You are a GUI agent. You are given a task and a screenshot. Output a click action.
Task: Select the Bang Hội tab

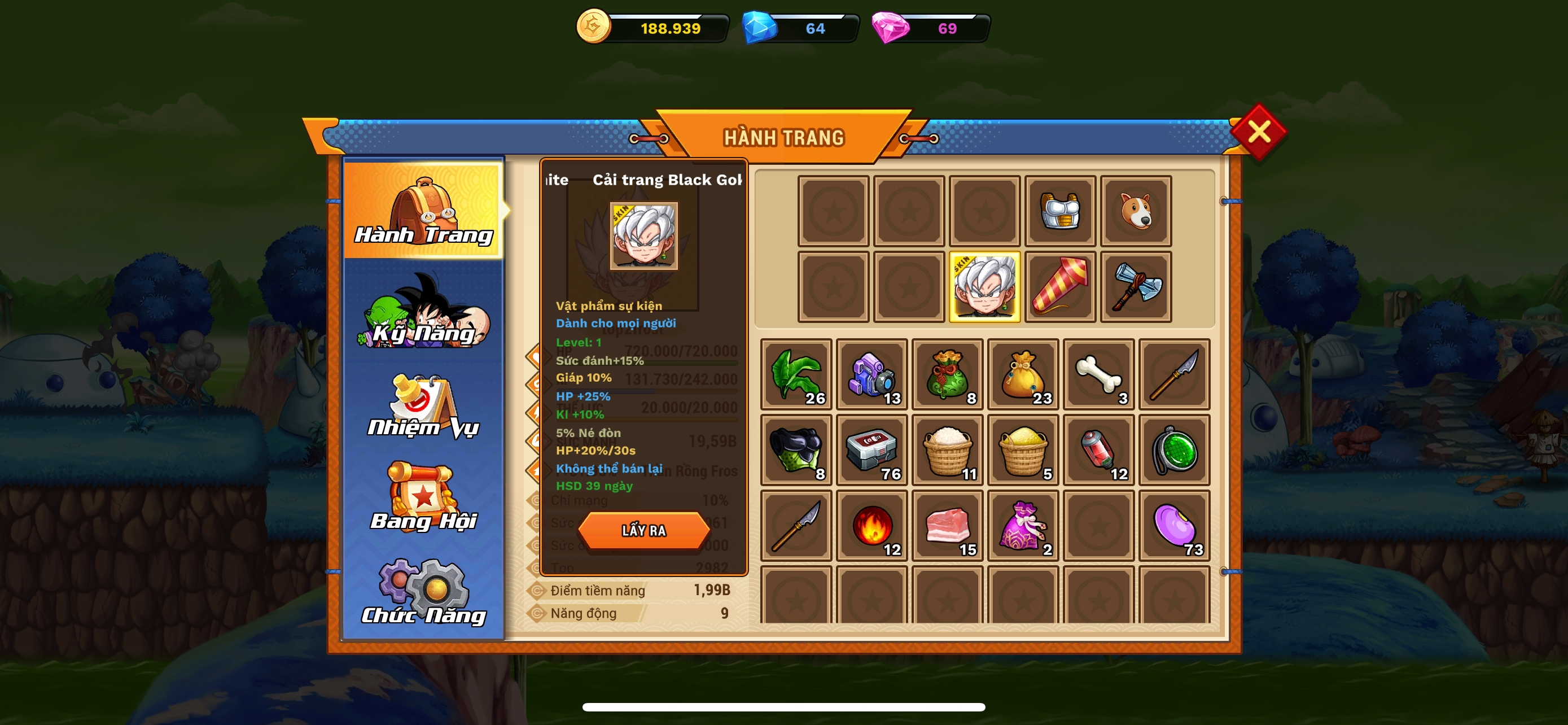click(x=424, y=497)
